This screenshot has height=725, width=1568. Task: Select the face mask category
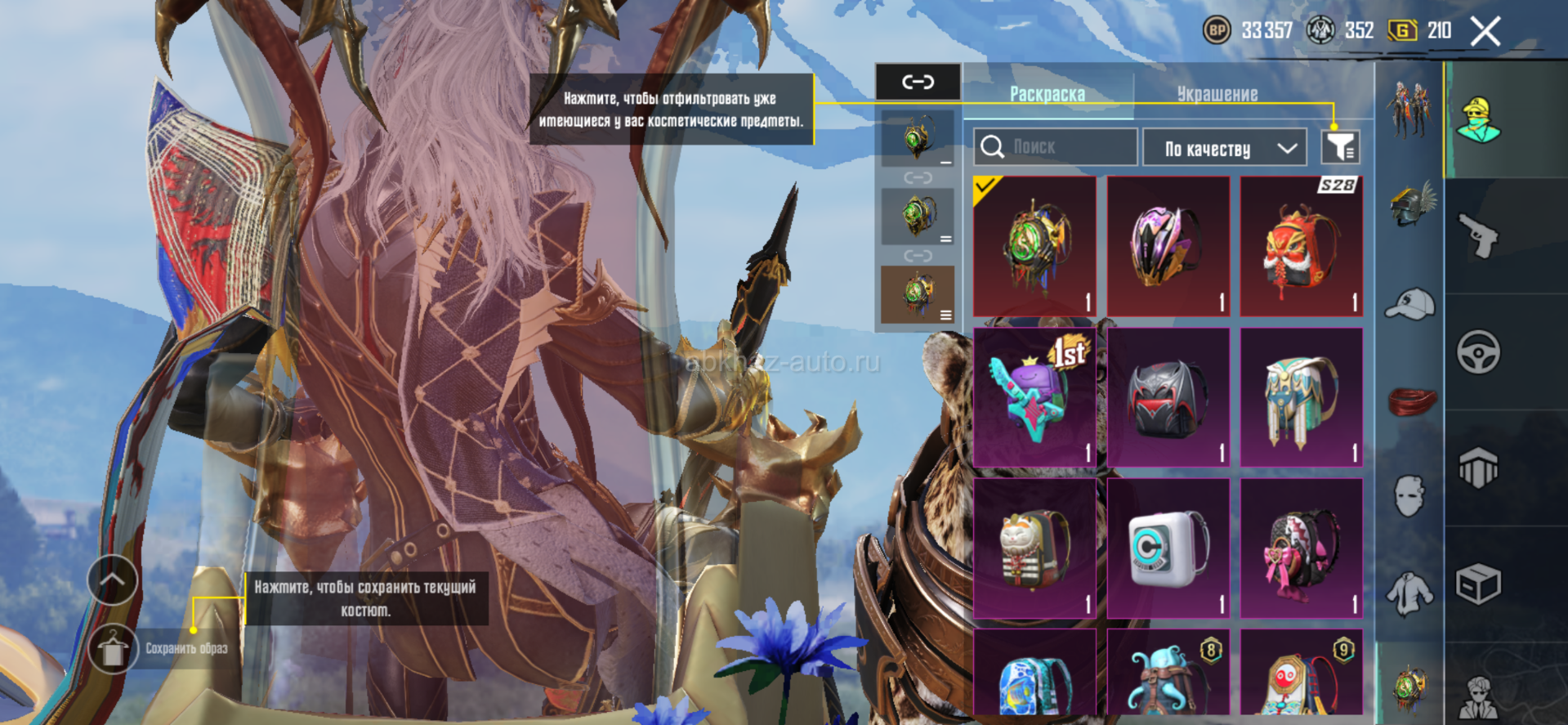pos(1410,495)
